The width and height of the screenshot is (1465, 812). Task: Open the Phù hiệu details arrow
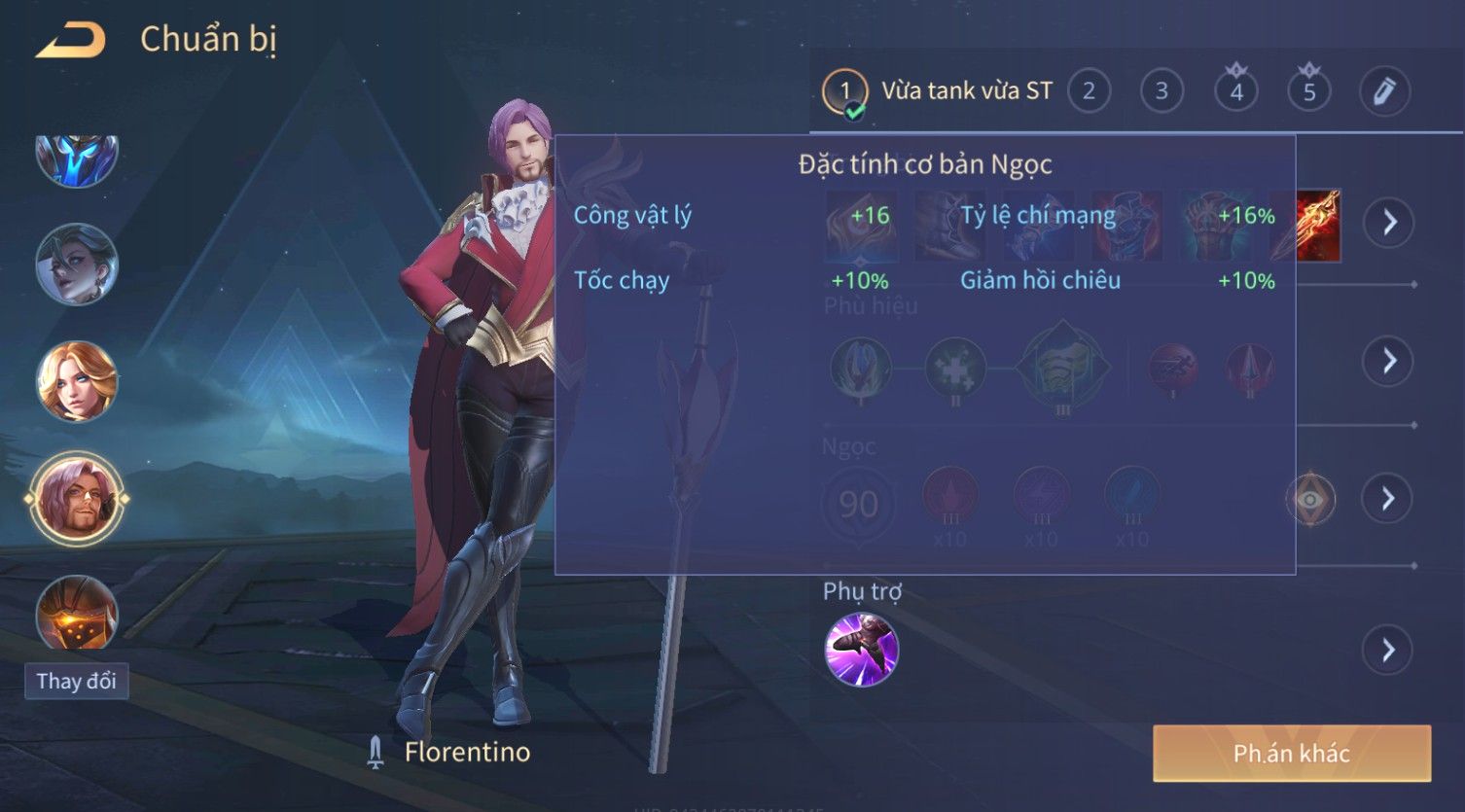point(1388,361)
